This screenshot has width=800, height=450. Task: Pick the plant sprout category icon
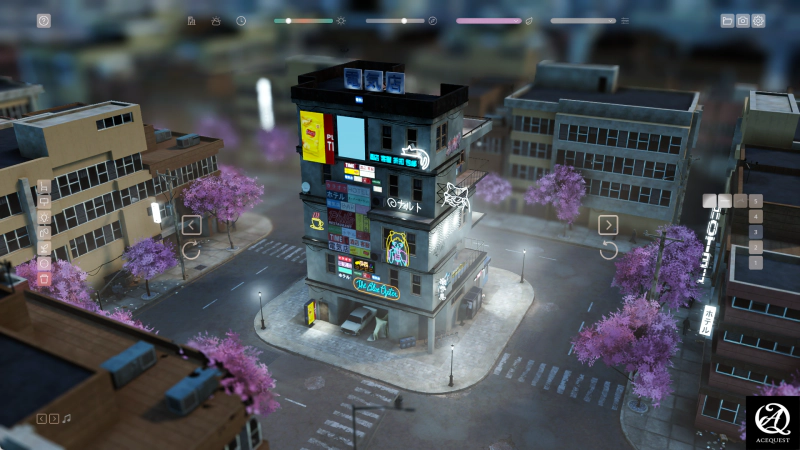(44, 248)
